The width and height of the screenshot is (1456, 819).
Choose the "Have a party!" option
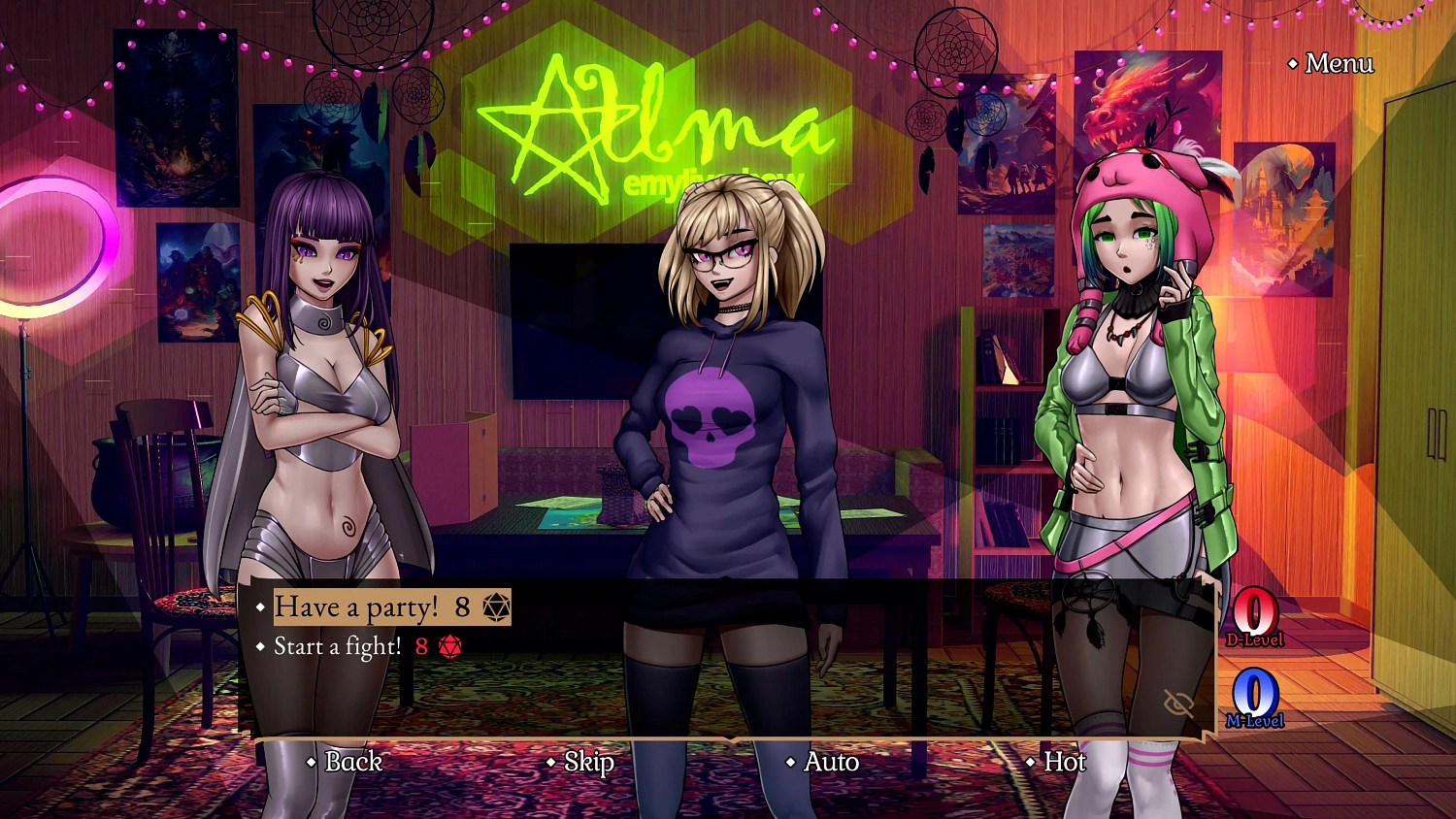[x=356, y=607]
